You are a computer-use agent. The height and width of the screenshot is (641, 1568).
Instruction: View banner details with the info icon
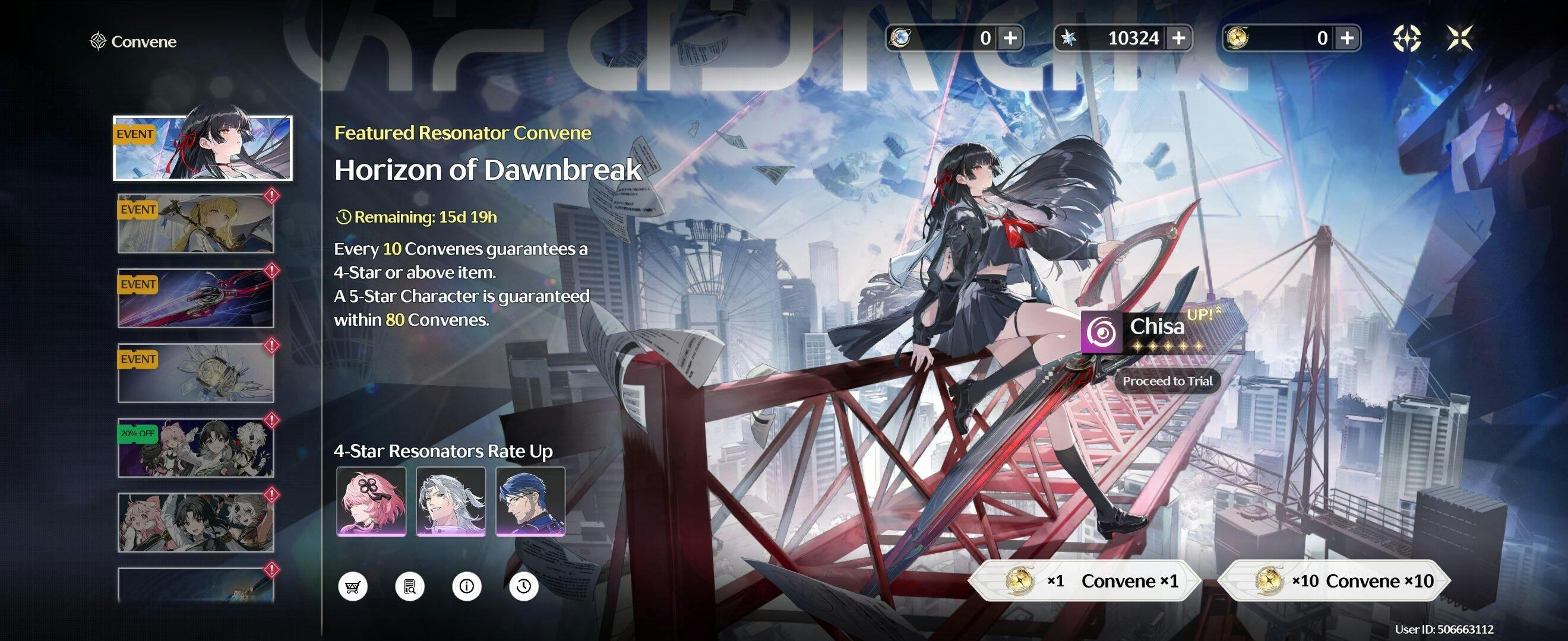[x=467, y=586]
